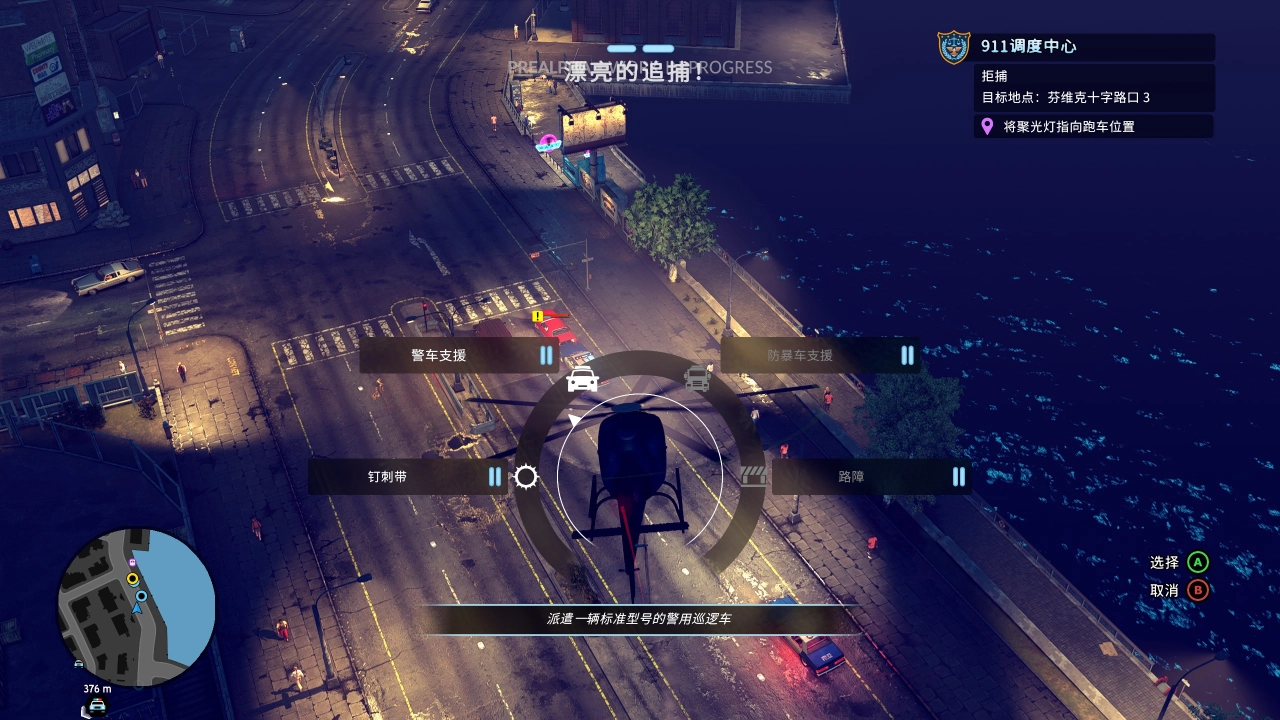Click the spiked wheel icon for 钉刺带
This screenshot has width=1280, height=720.
click(526, 478)
